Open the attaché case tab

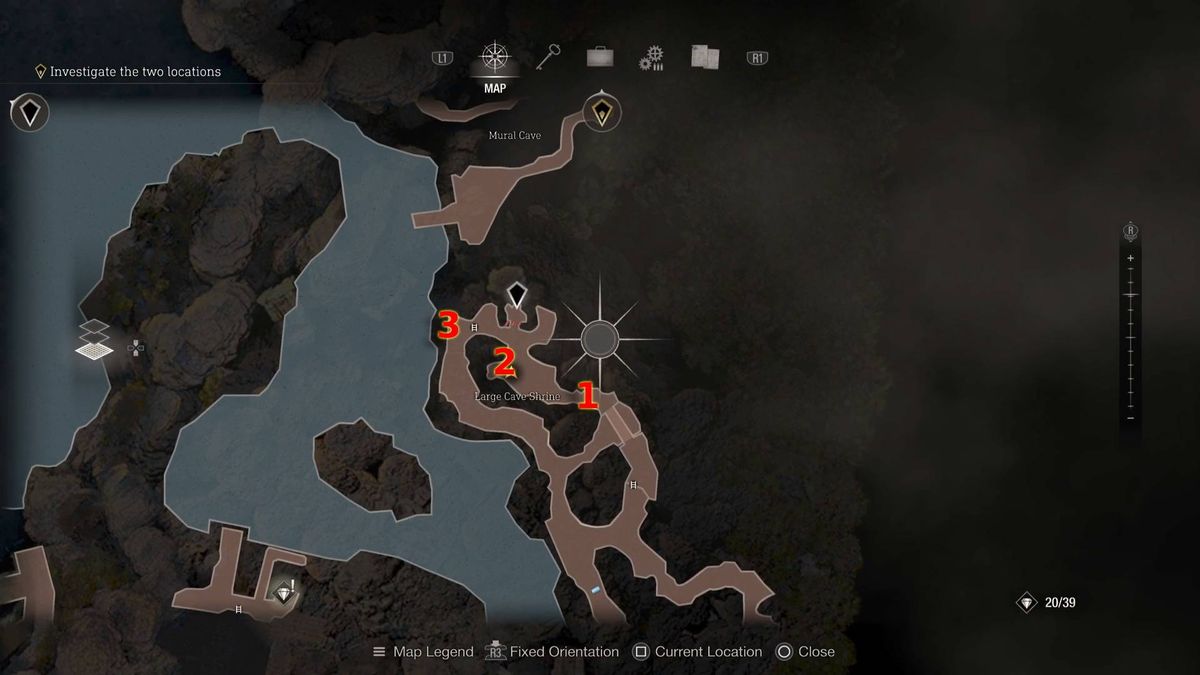600,58
